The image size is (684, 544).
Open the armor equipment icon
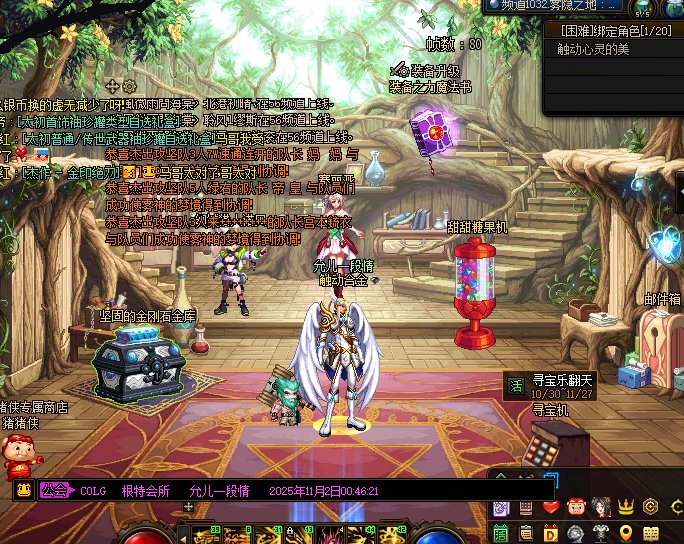coord(601,532)
